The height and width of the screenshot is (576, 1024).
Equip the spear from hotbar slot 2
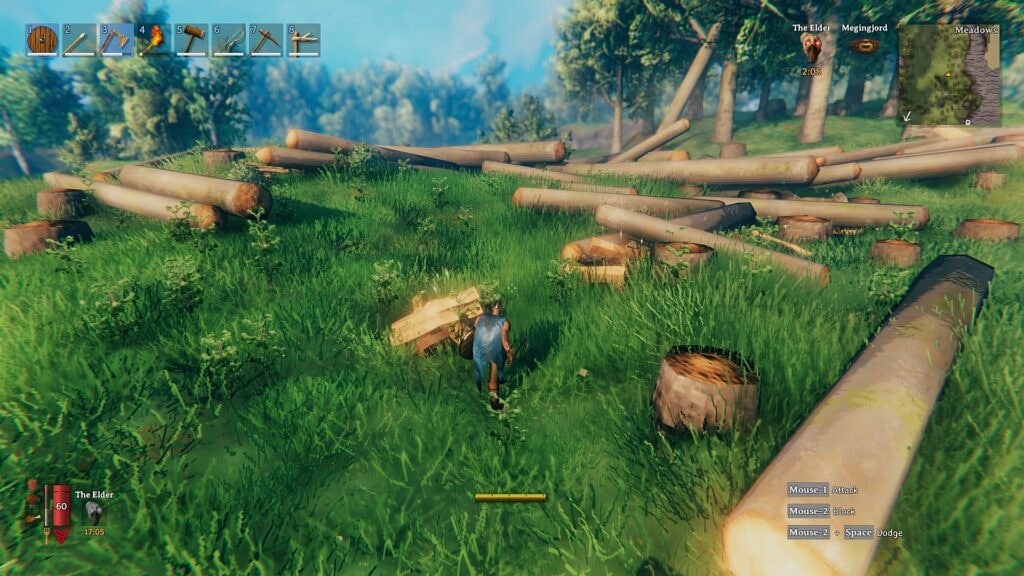click(x=79, y=40)
